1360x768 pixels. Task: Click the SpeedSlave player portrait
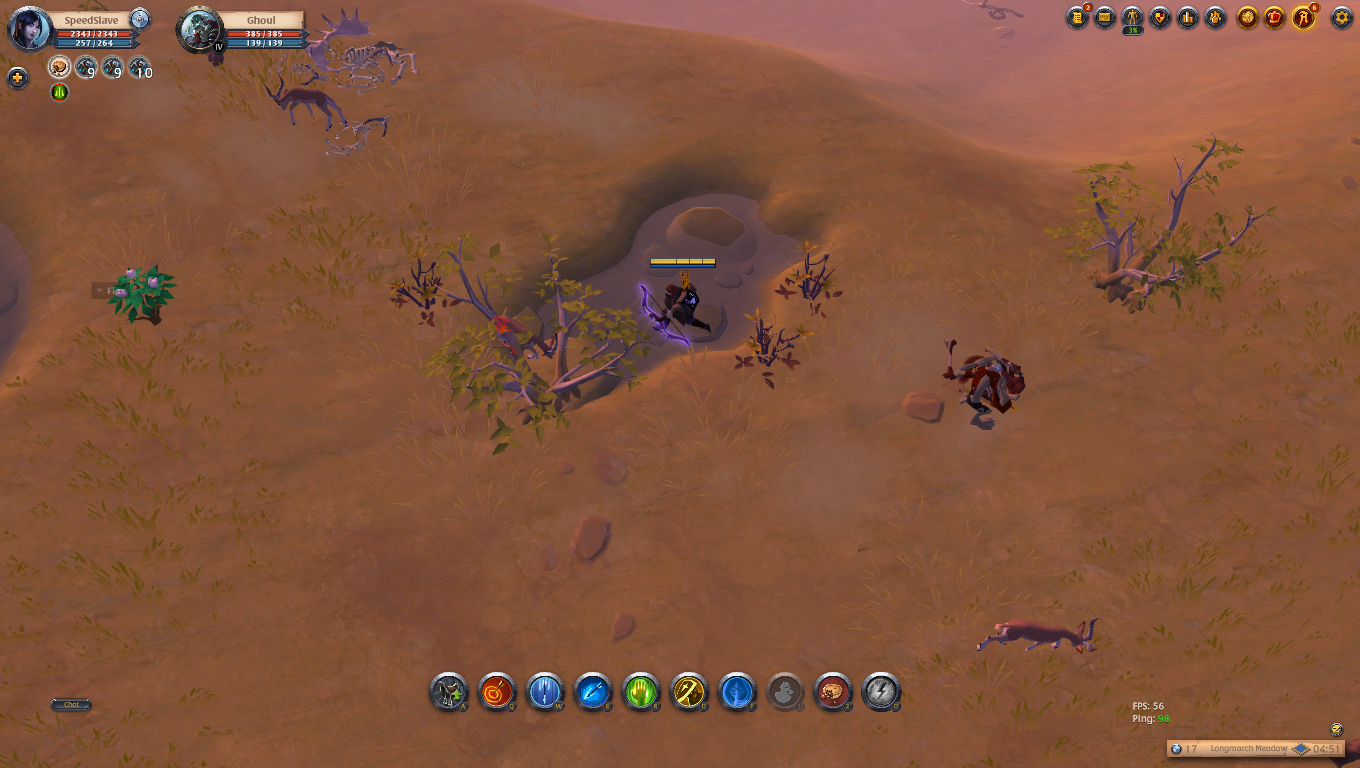coord(30,29)
